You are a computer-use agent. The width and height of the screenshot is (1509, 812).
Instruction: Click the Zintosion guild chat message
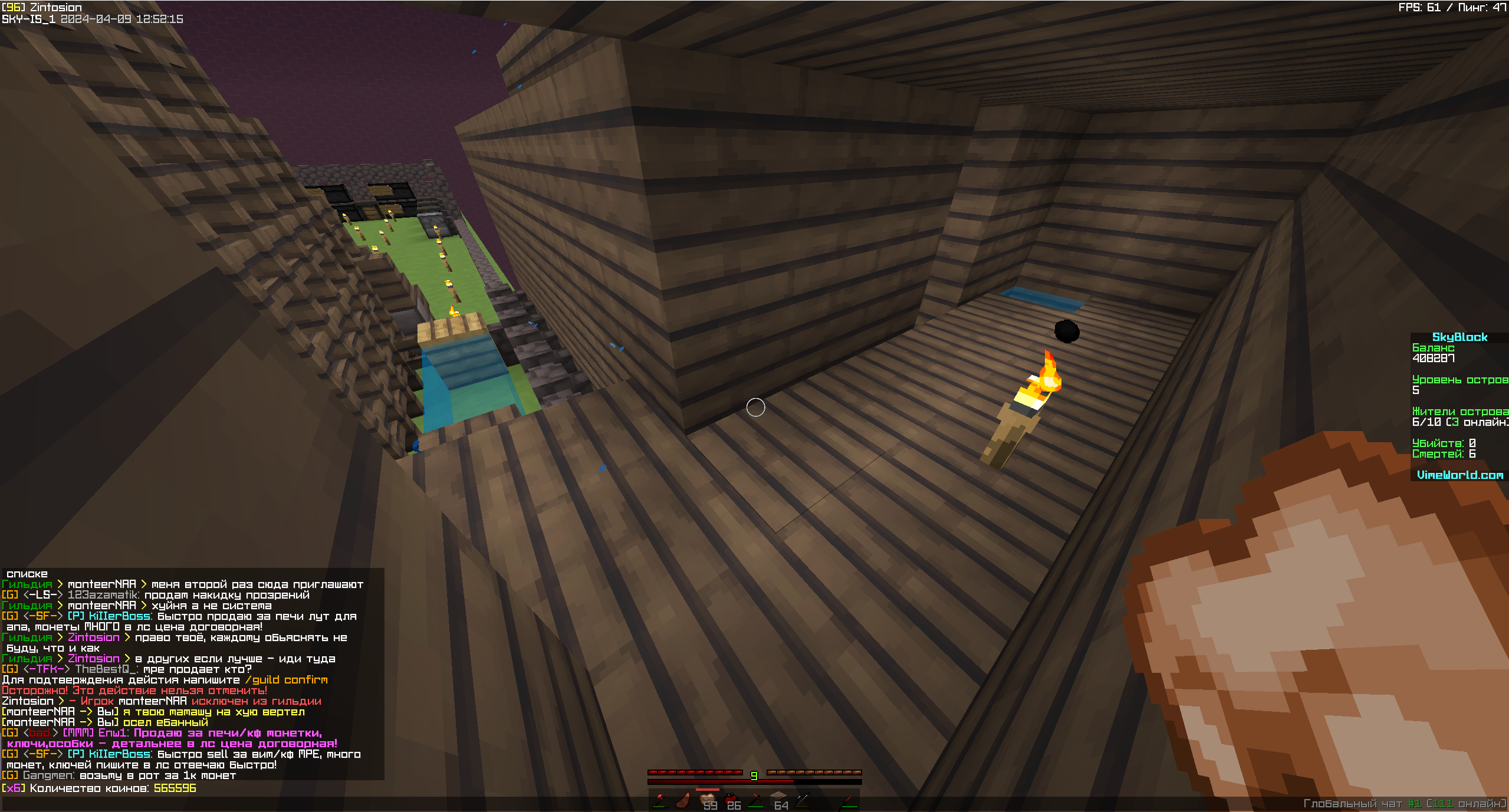click(96, 637)
